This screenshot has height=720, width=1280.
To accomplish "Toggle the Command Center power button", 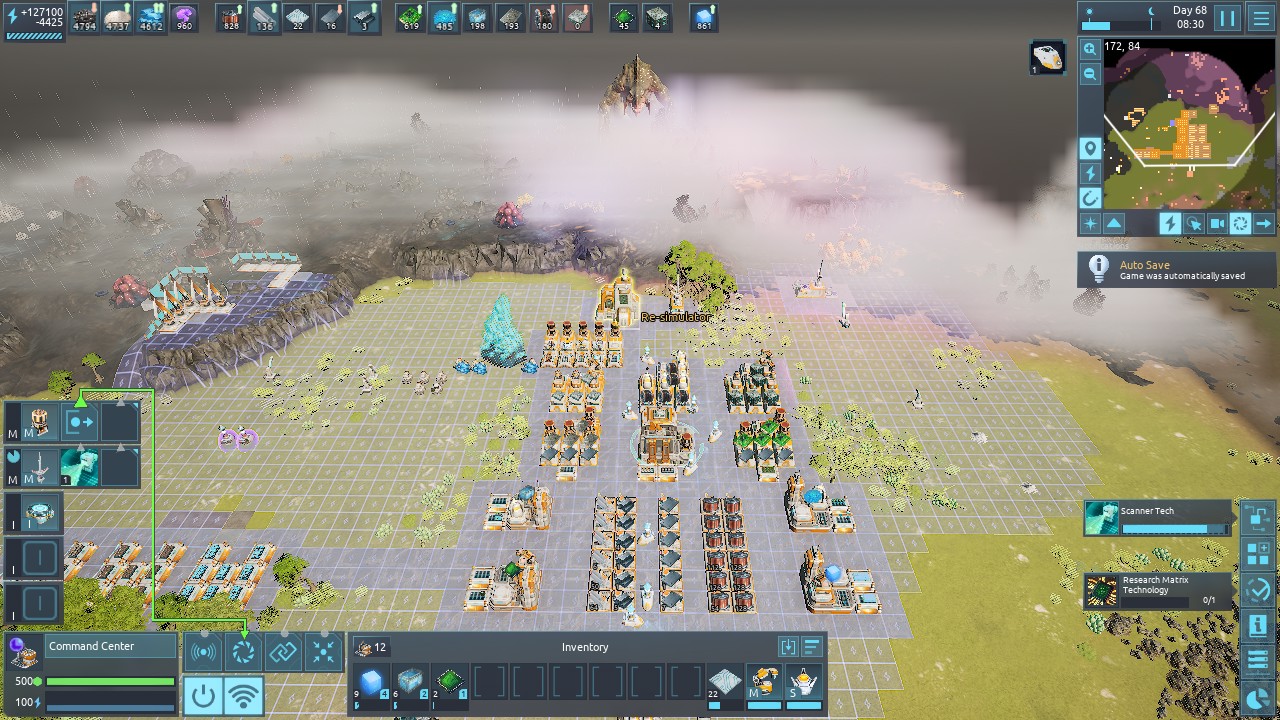I will [x=203, y=695].
